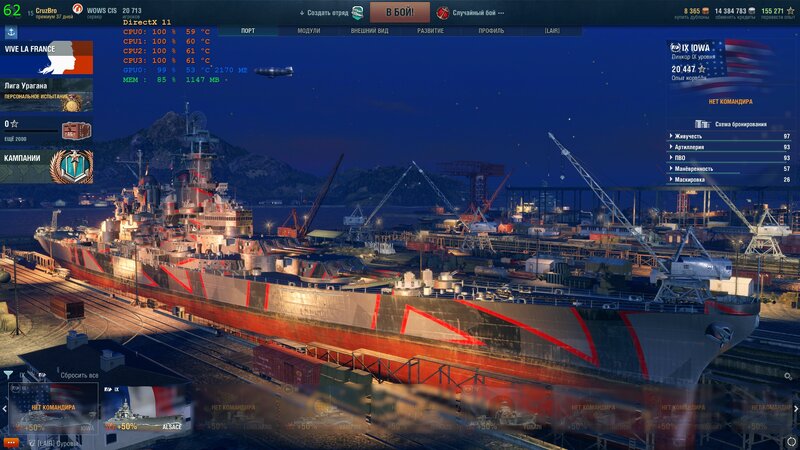Assign a commander via НЕТ КОМАНДИРА on Iowa panel
The width and height of the screenshot is (800, 450).
tap(730, 102)
